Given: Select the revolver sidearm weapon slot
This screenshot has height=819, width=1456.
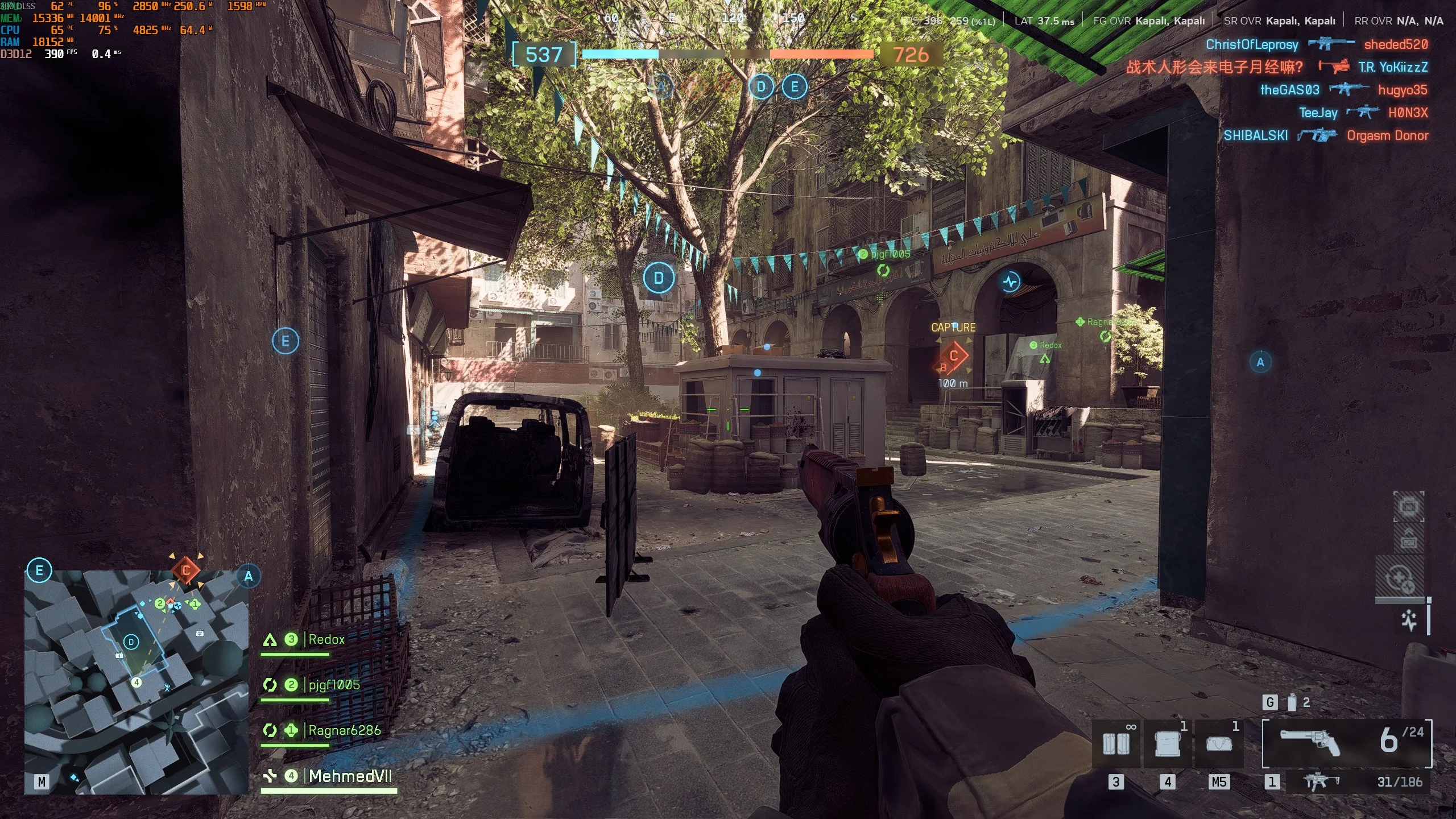Looking at the screenshot, I should click(1347, 743).
